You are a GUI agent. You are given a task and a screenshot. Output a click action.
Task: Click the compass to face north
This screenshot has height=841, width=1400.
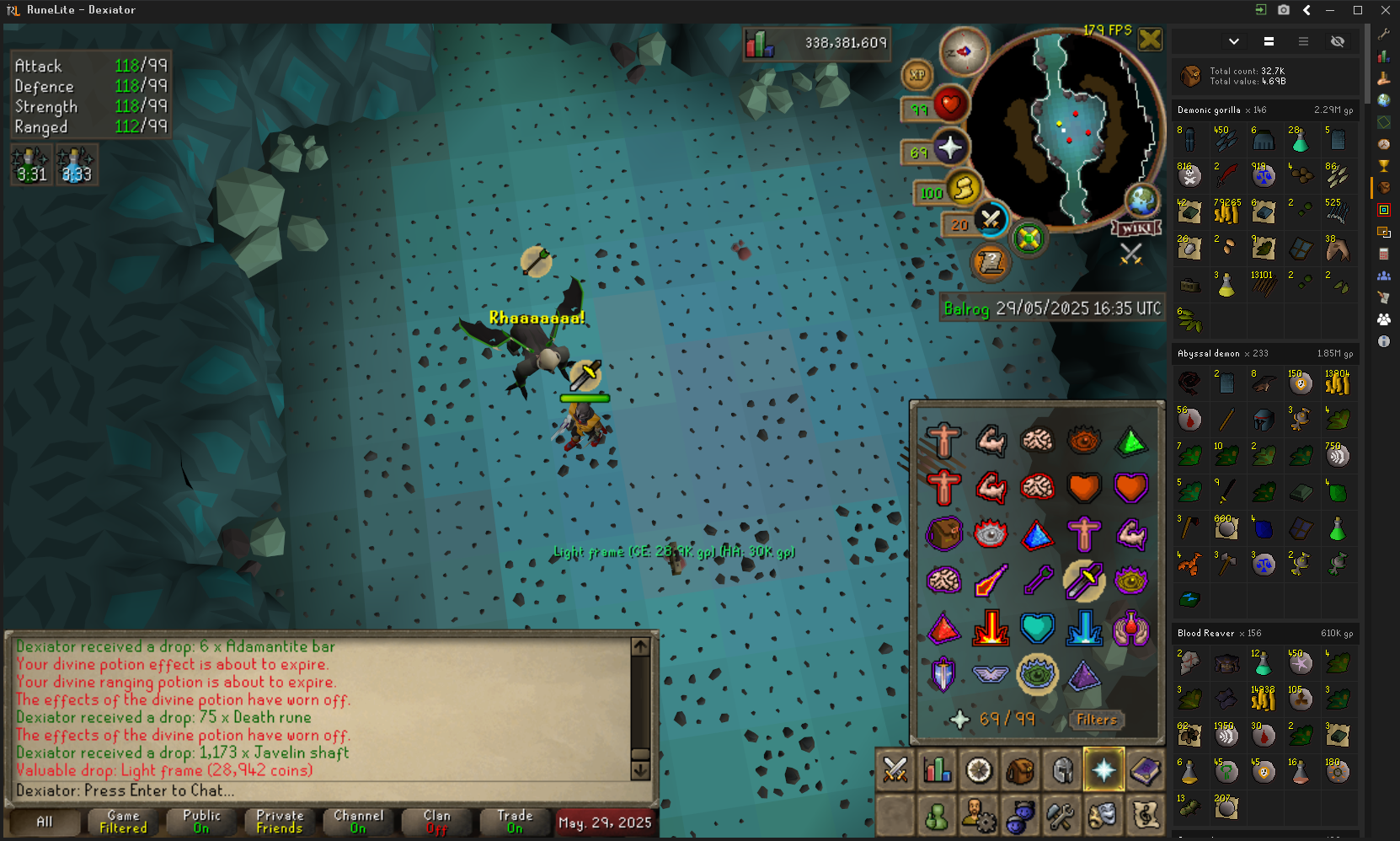pos(964,52)
